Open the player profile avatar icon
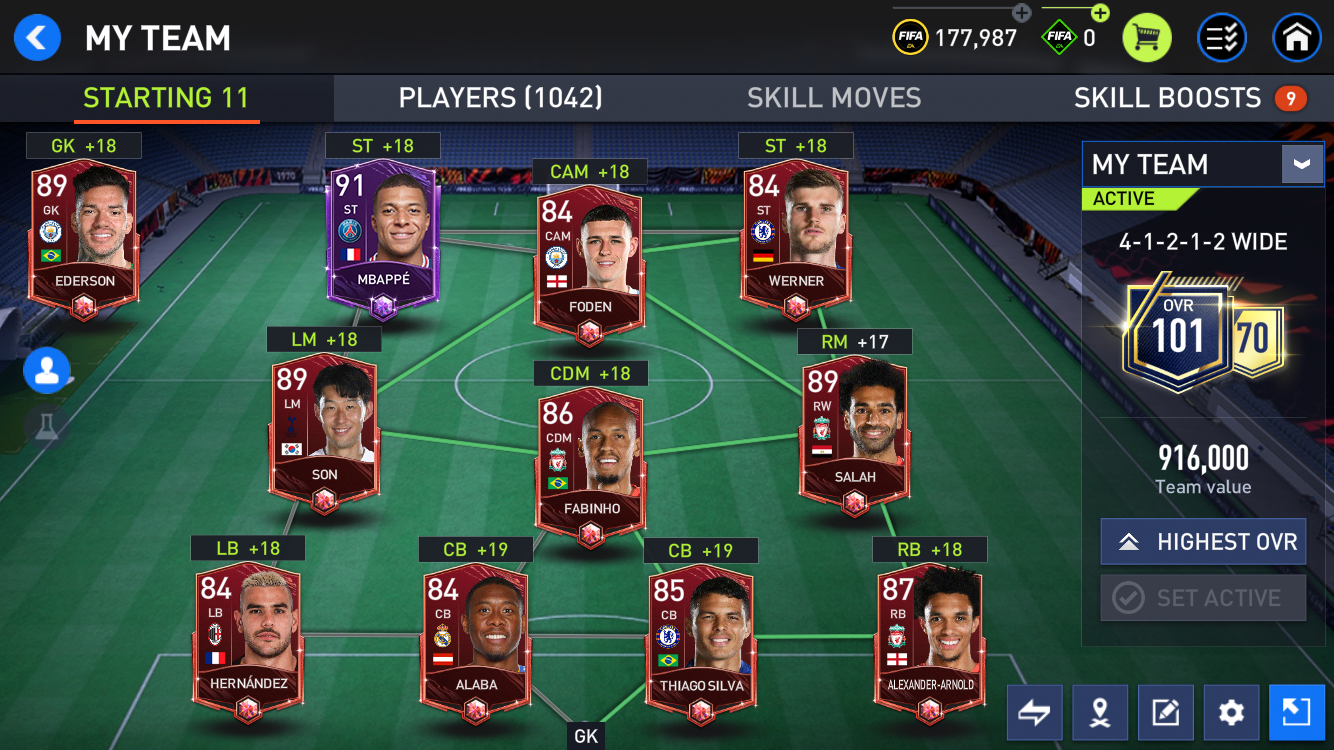1334x750 pixels. pyautogui.click(x=47, y=370)
